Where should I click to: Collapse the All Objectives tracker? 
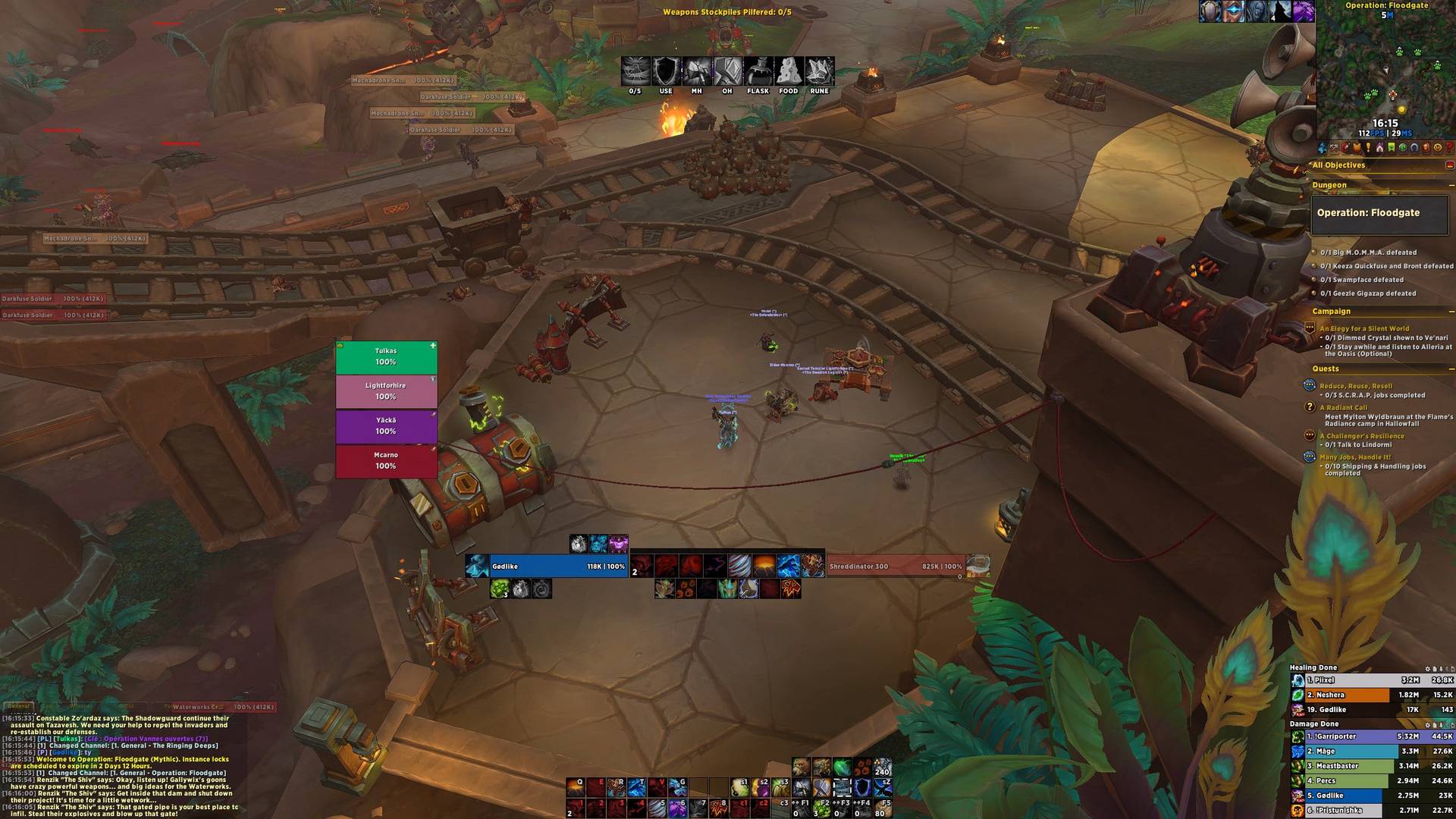[x=1449, y=165]
